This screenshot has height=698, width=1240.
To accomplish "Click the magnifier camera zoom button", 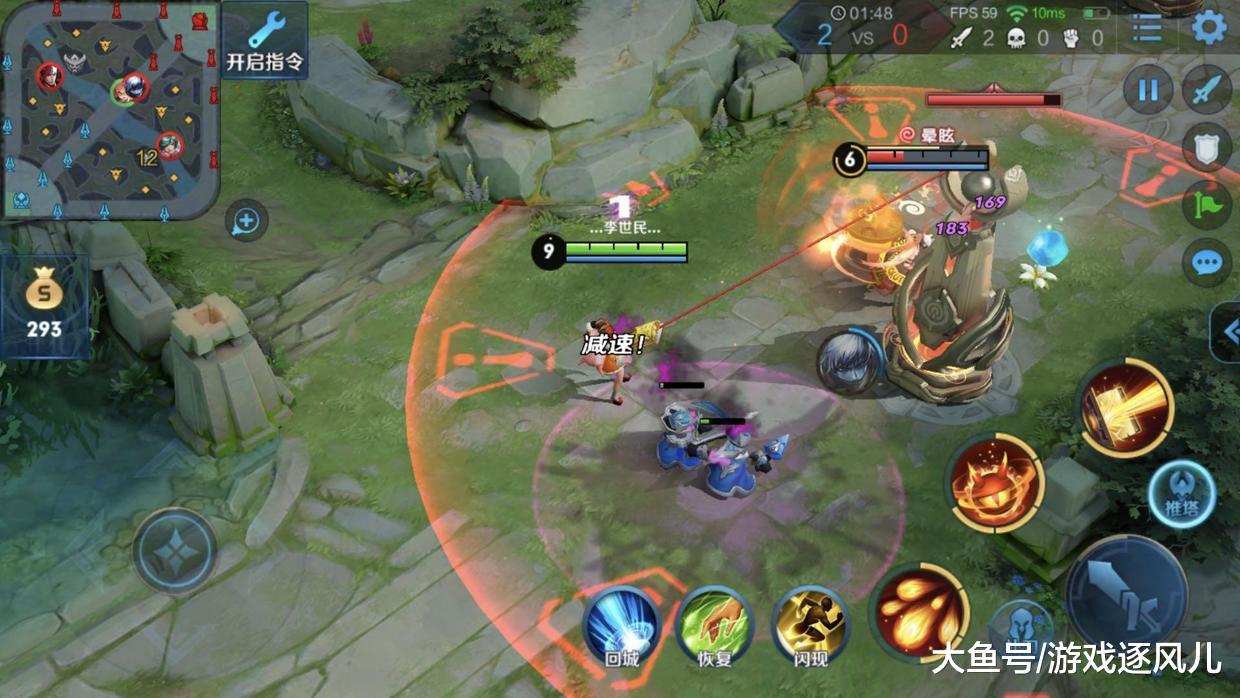I will click(246, 221).
